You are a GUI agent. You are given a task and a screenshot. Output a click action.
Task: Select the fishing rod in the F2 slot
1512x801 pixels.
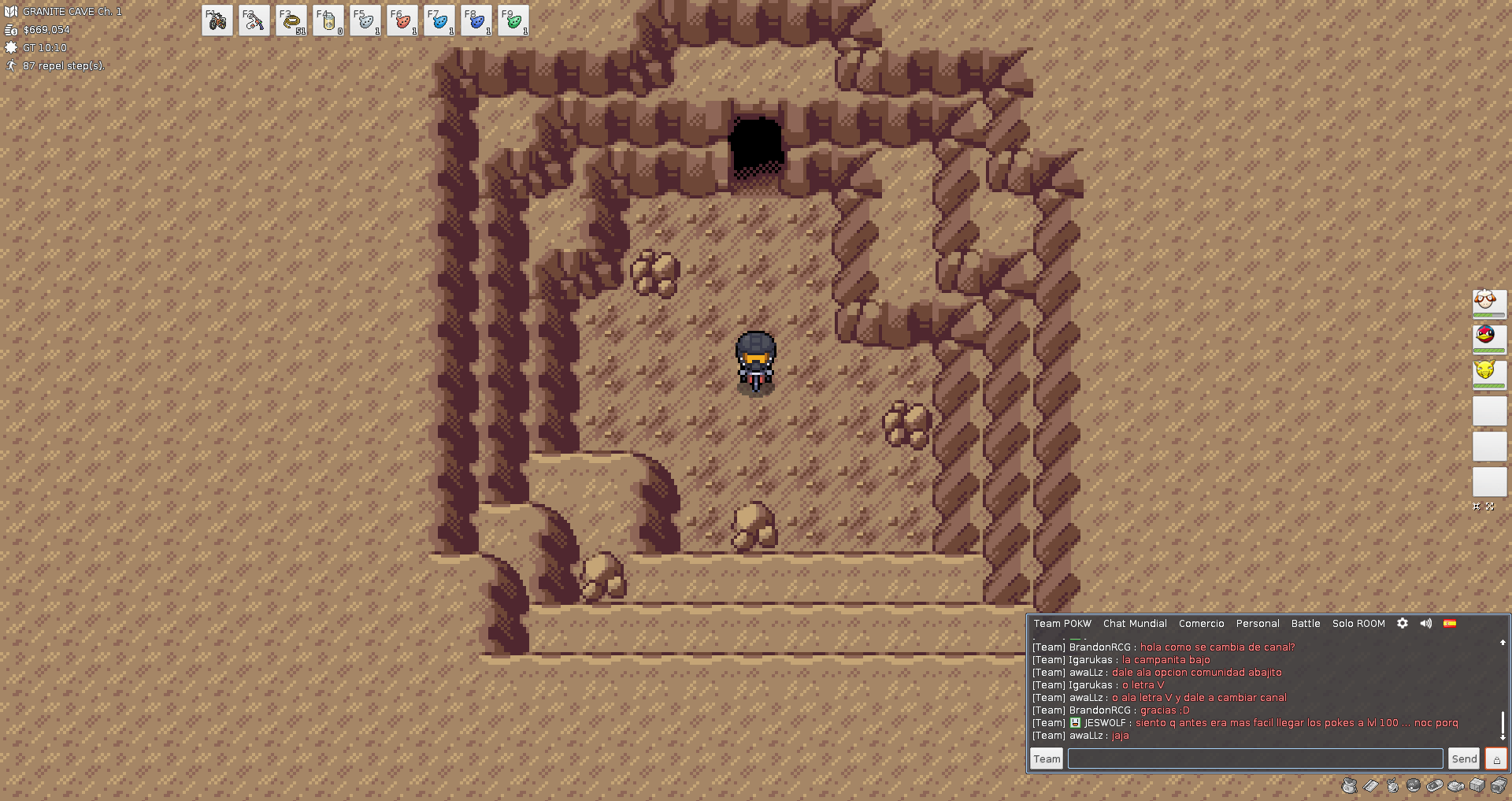[254, 20]
